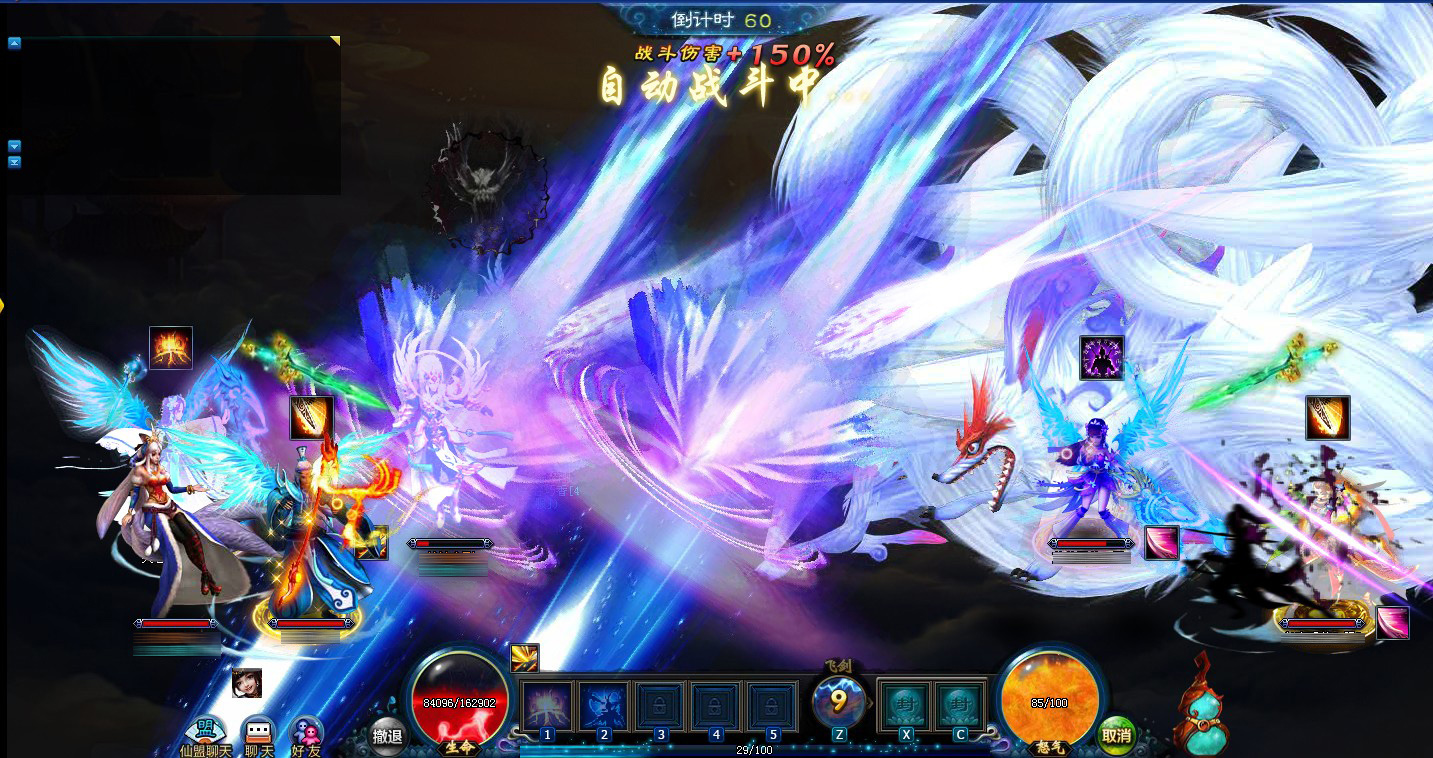Click the yellow corner of the chat panel
This screenshot has width=1433, height=758.
[335, 41]
